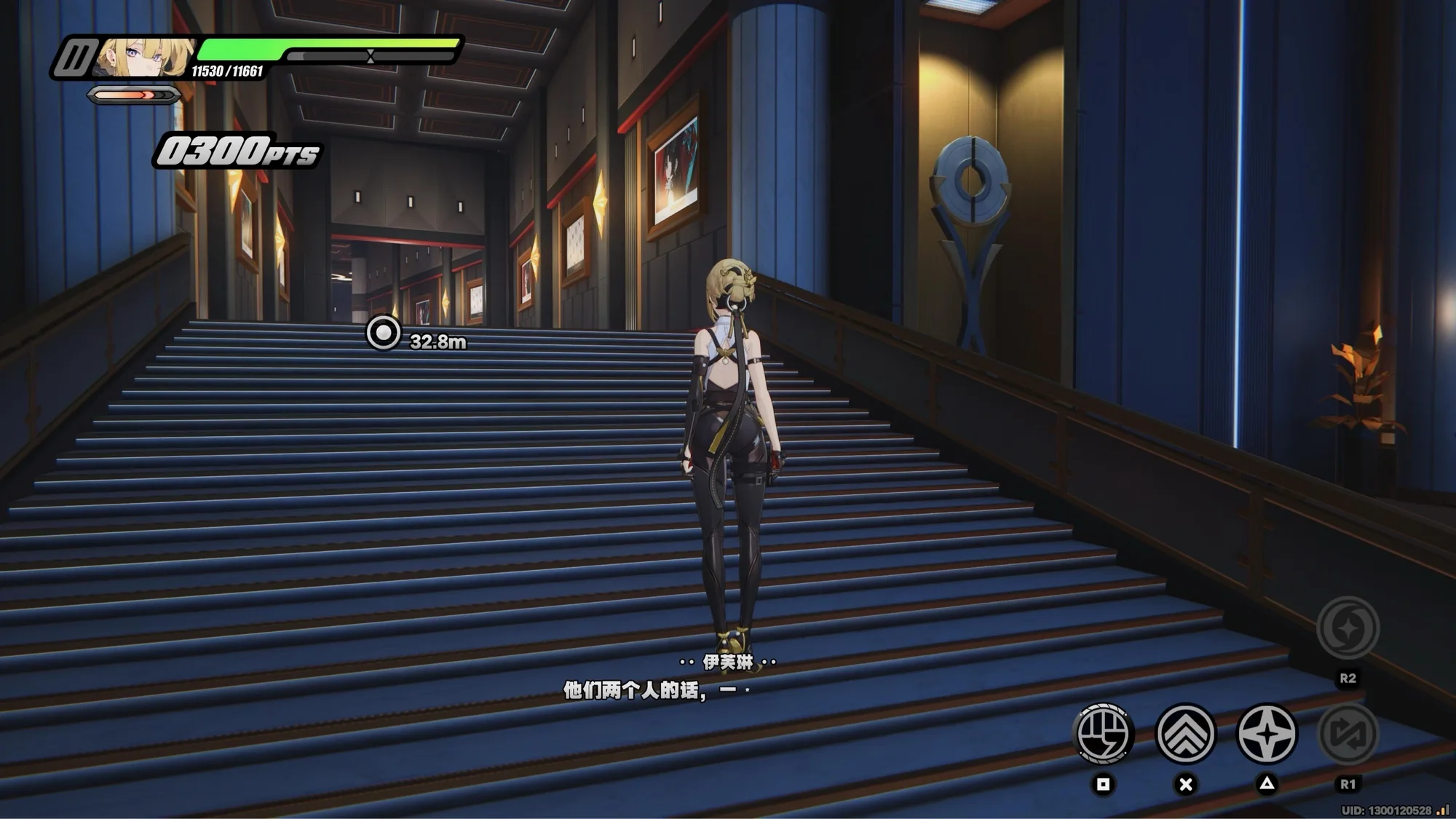The width and height of the screenshot is (1456, 819).
Task: Trigger the four-point star special attack
Action: [1267, 733]
